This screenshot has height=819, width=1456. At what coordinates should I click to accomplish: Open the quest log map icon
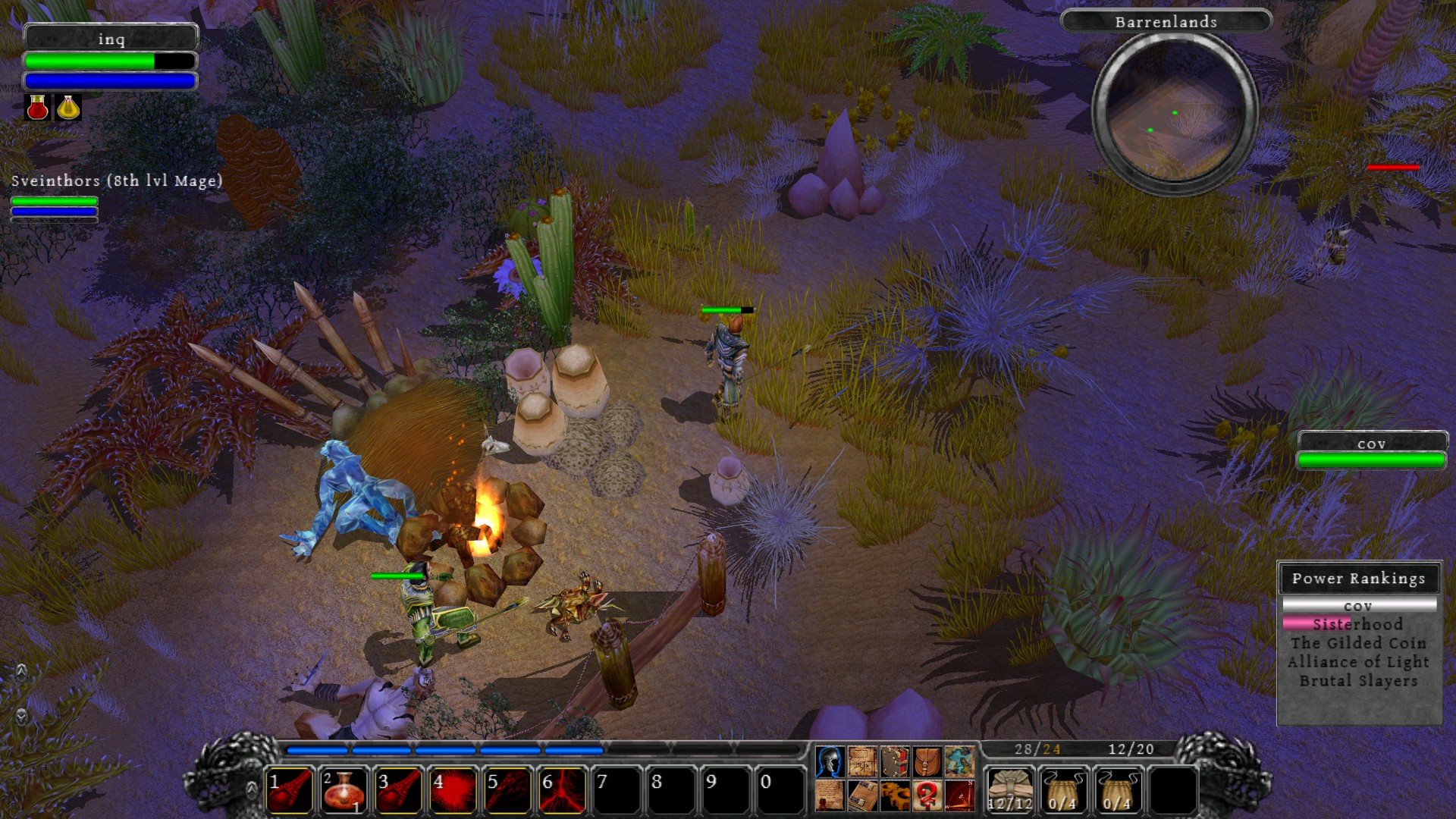863,762
